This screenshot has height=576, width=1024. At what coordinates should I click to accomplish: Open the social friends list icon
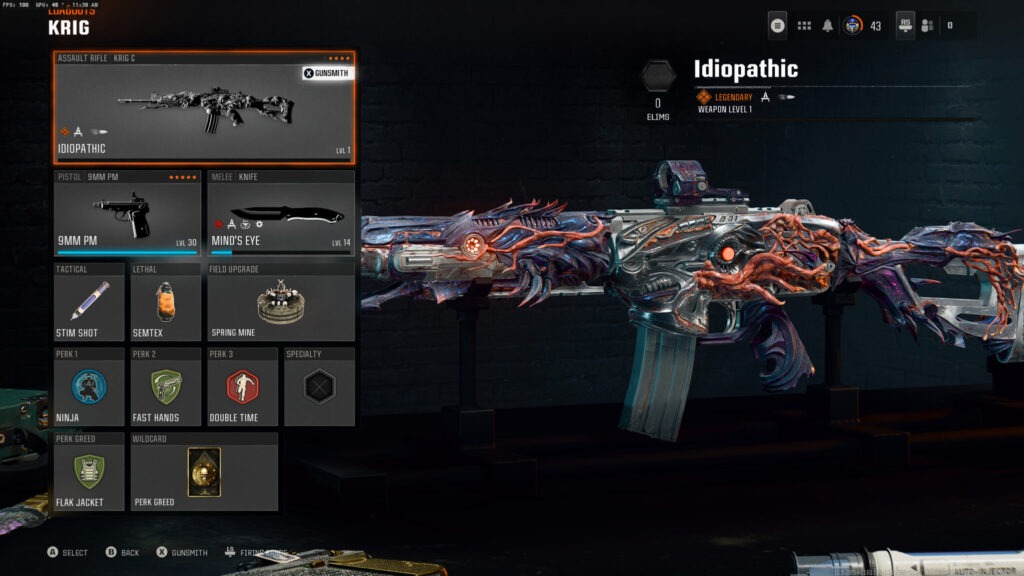[926, 25]
